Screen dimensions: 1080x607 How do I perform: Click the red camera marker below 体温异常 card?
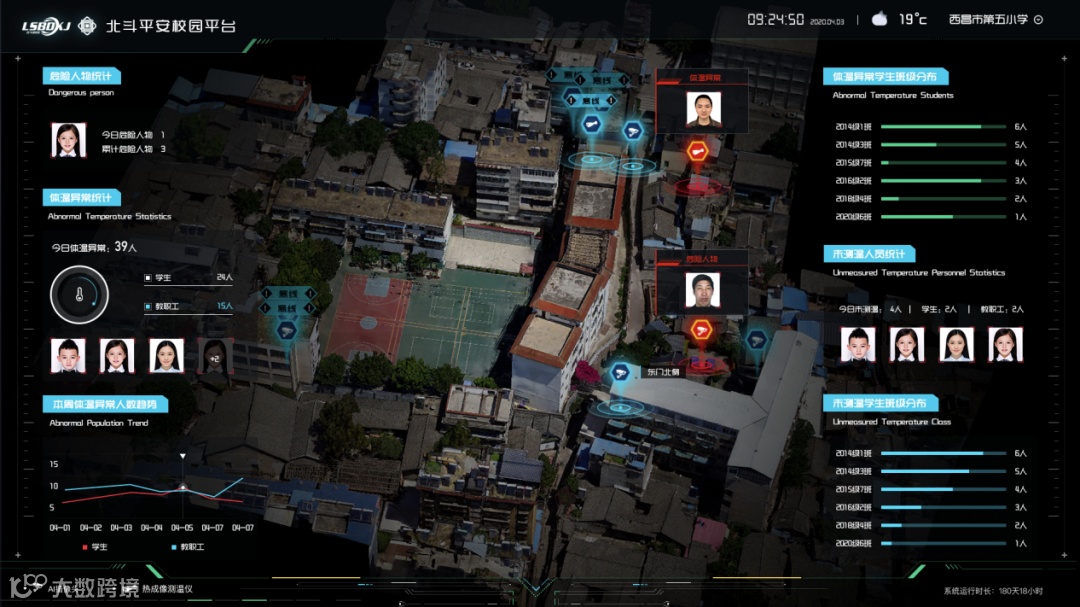(x=697, y=152)
